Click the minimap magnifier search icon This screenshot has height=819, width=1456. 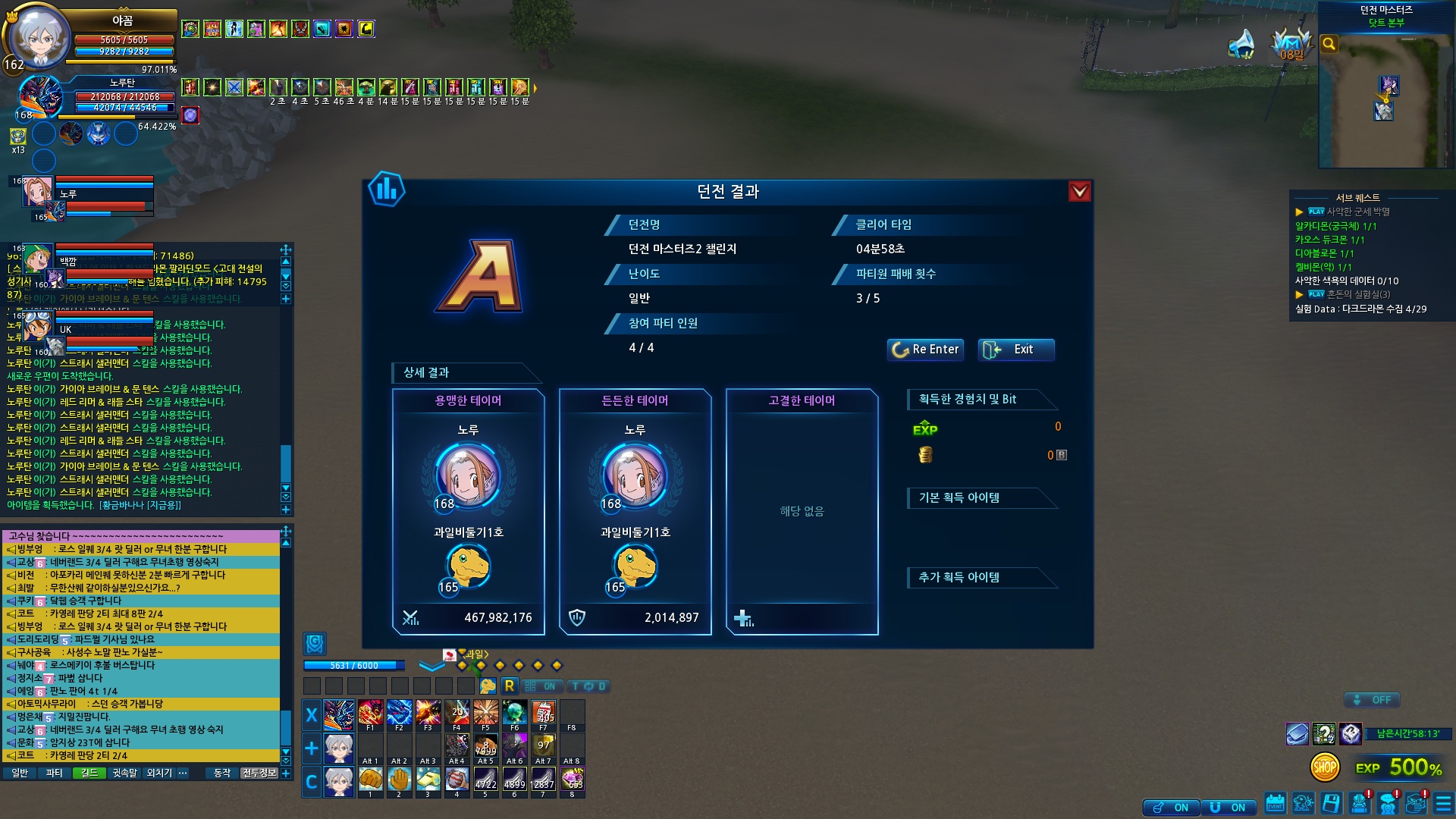[1329, 44]
